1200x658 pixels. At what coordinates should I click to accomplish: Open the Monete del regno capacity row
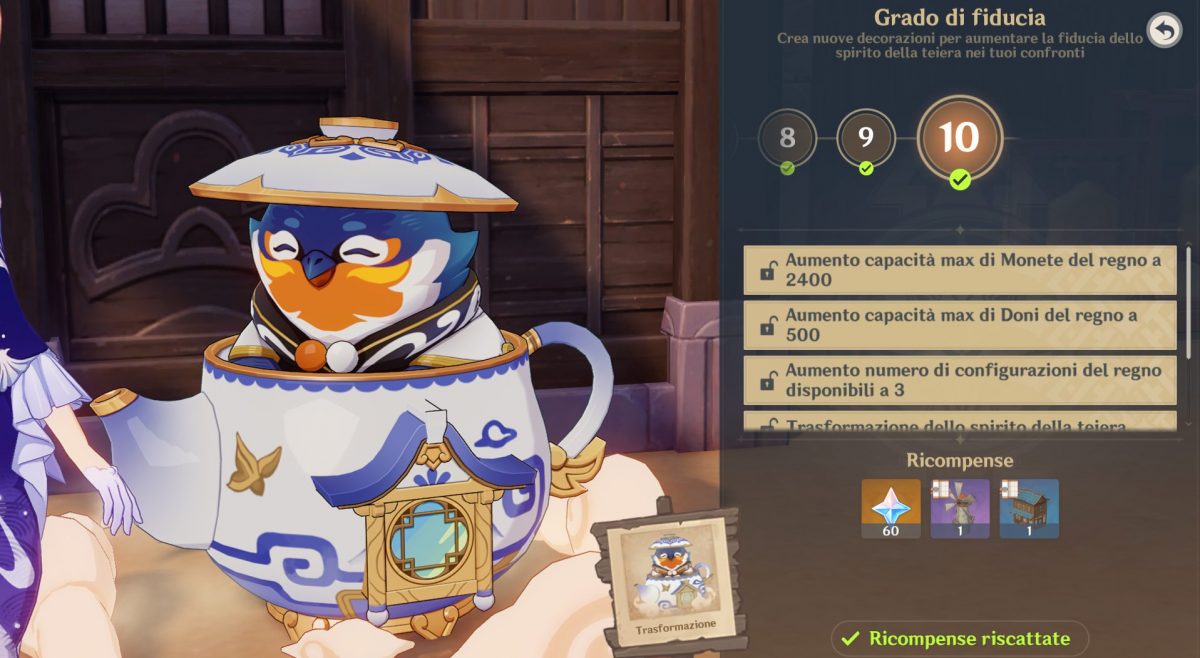960,270
